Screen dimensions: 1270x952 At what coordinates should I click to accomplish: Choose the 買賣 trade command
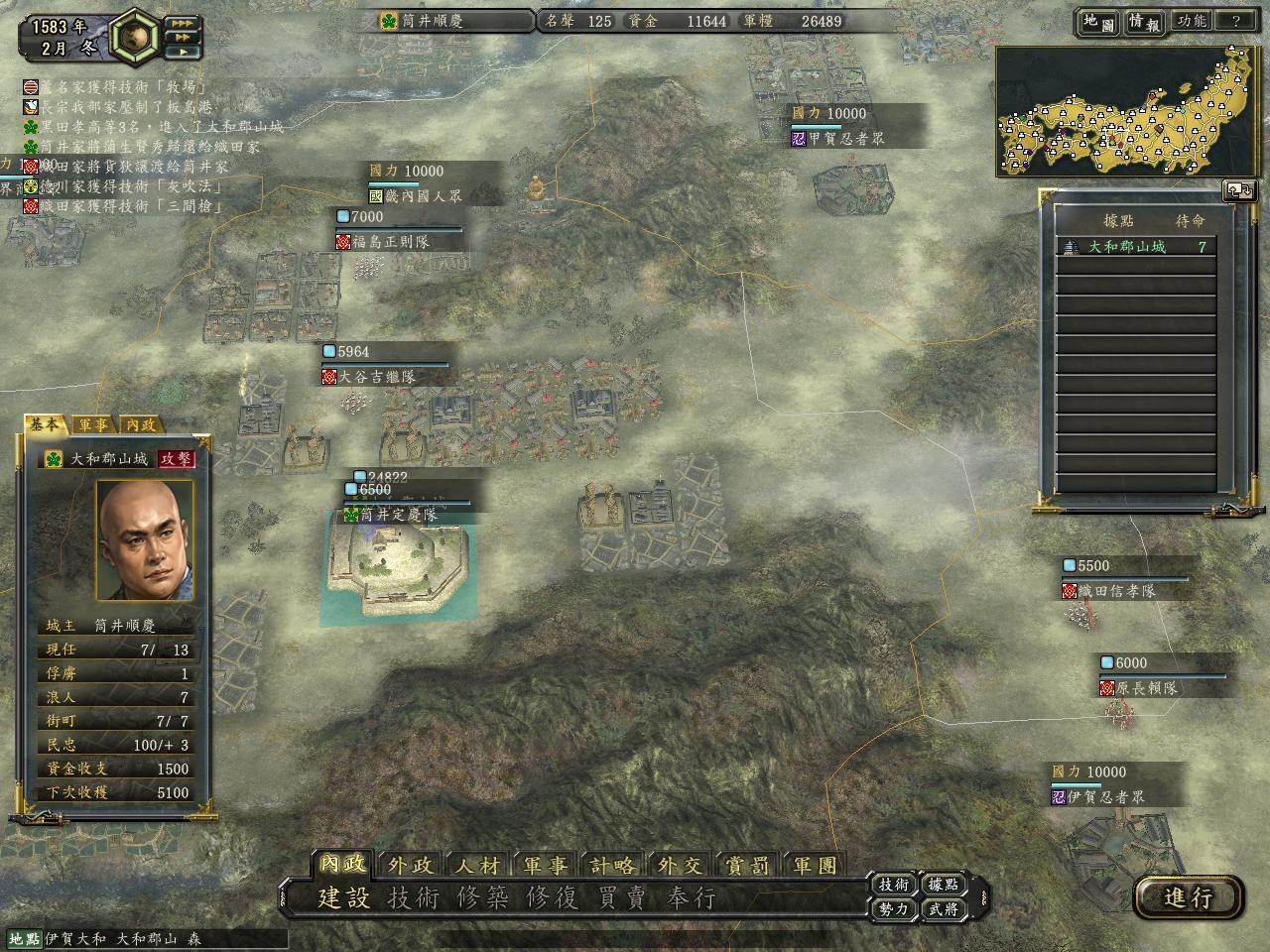(x=622, y=898)
